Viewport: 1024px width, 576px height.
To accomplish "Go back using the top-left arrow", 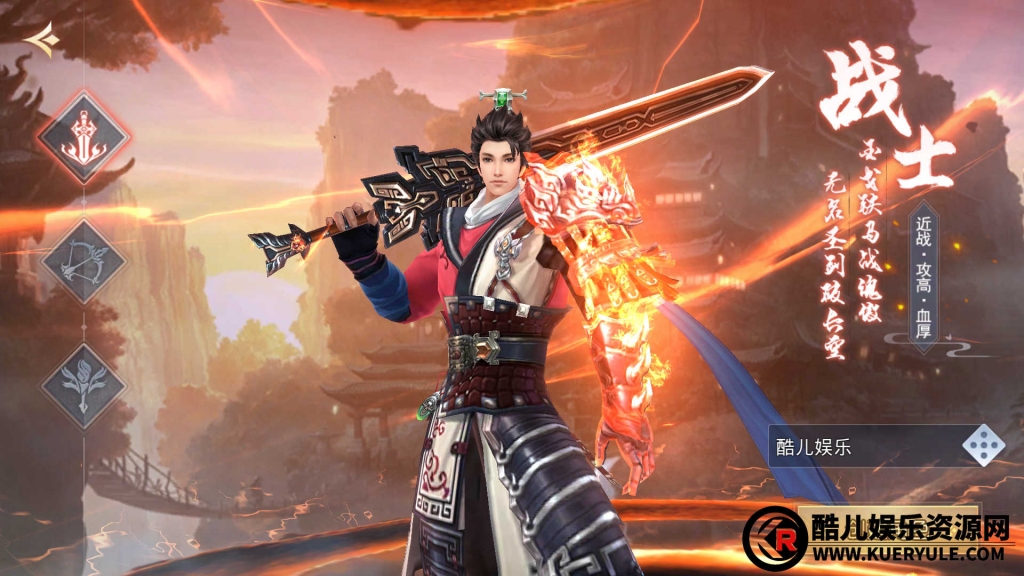I will pos(42,40).
